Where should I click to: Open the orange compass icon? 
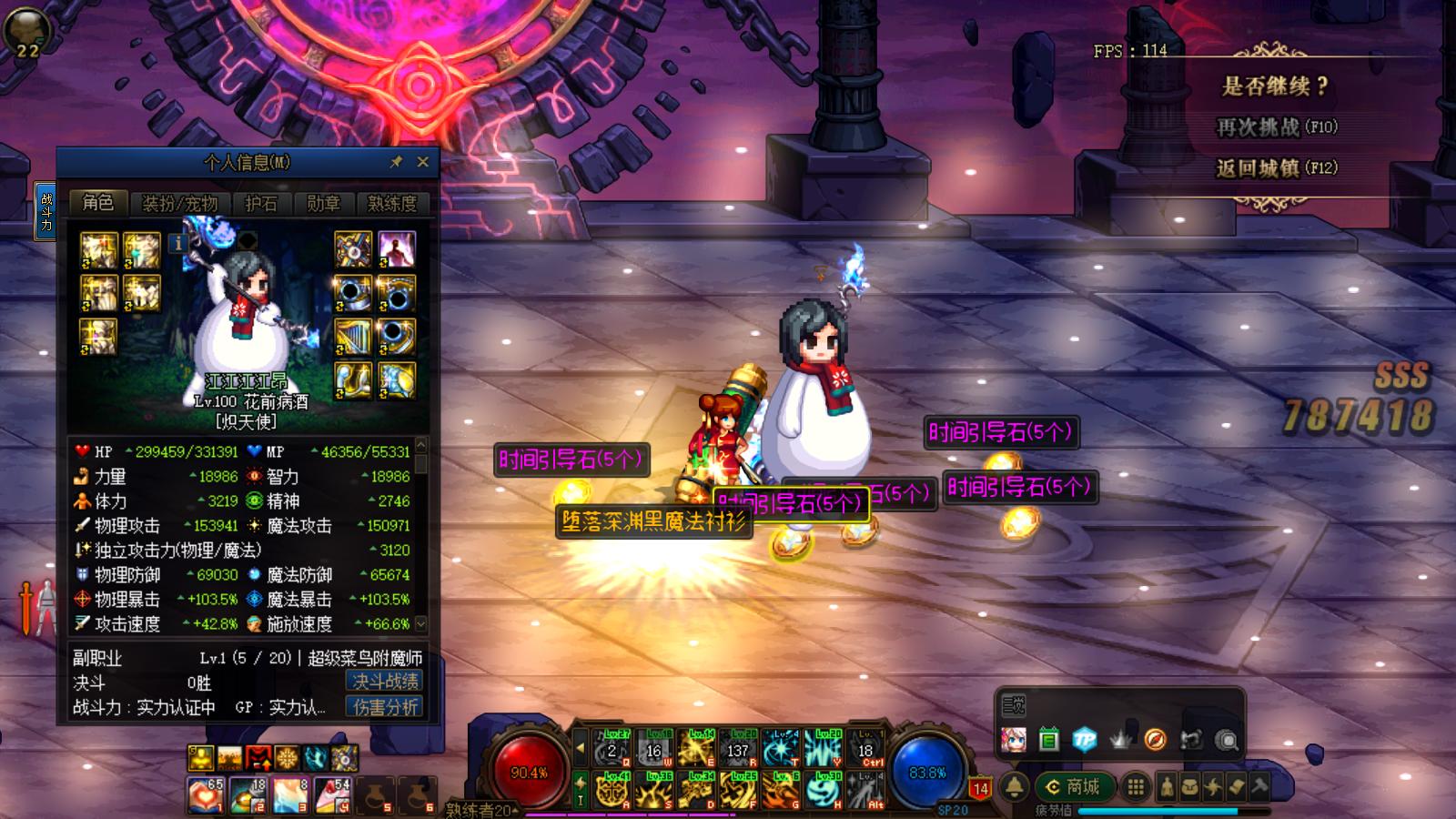pos(1155,740)
